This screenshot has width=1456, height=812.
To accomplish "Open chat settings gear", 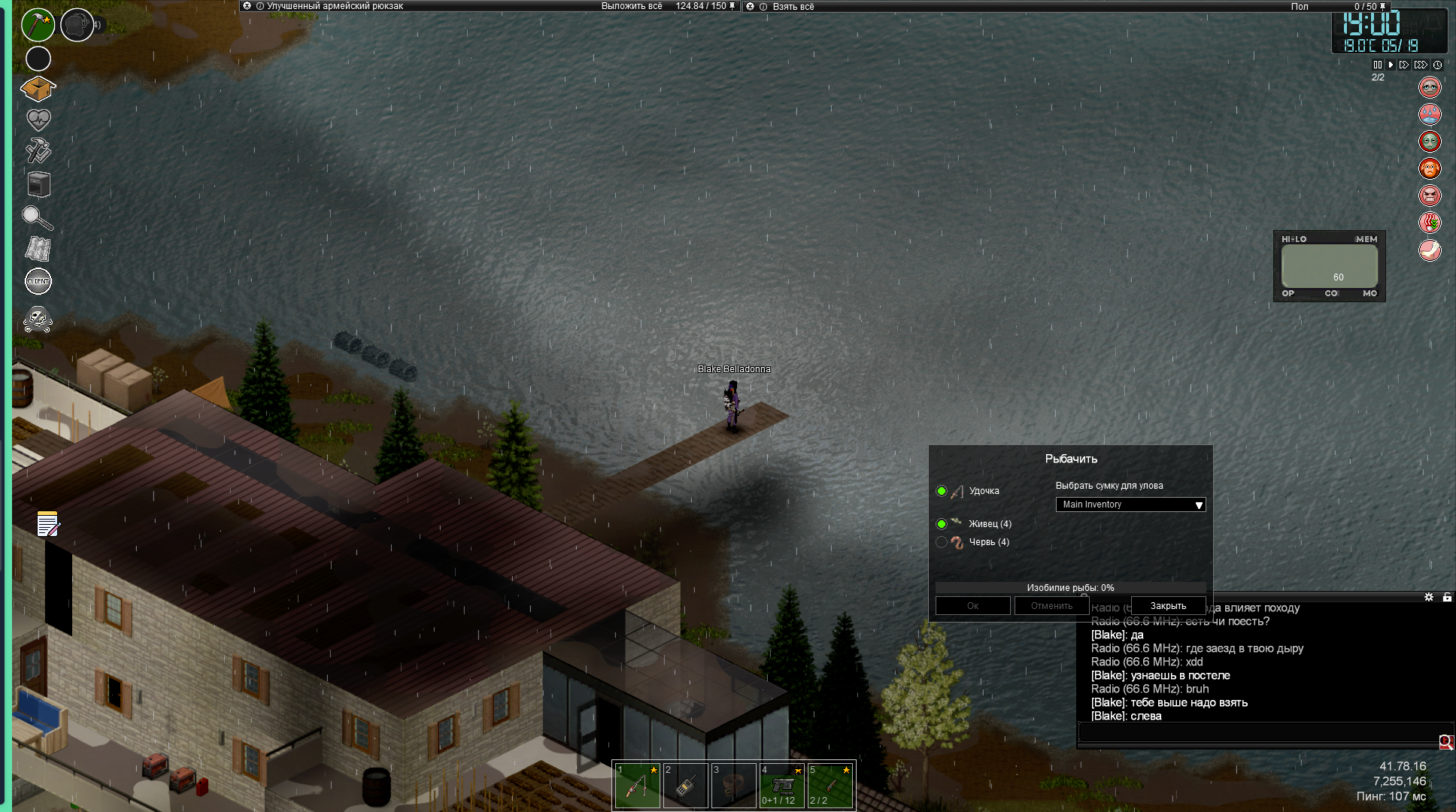I will pos(1429,597).
